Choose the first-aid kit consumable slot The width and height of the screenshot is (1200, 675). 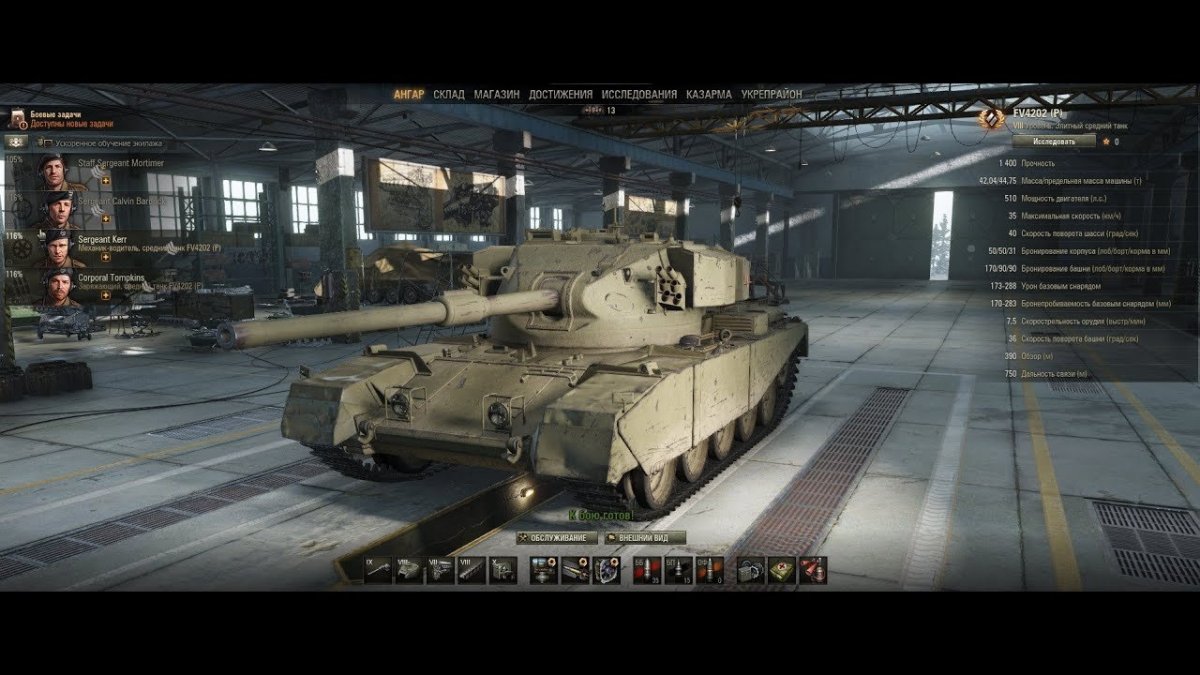[x=782, y=571]
